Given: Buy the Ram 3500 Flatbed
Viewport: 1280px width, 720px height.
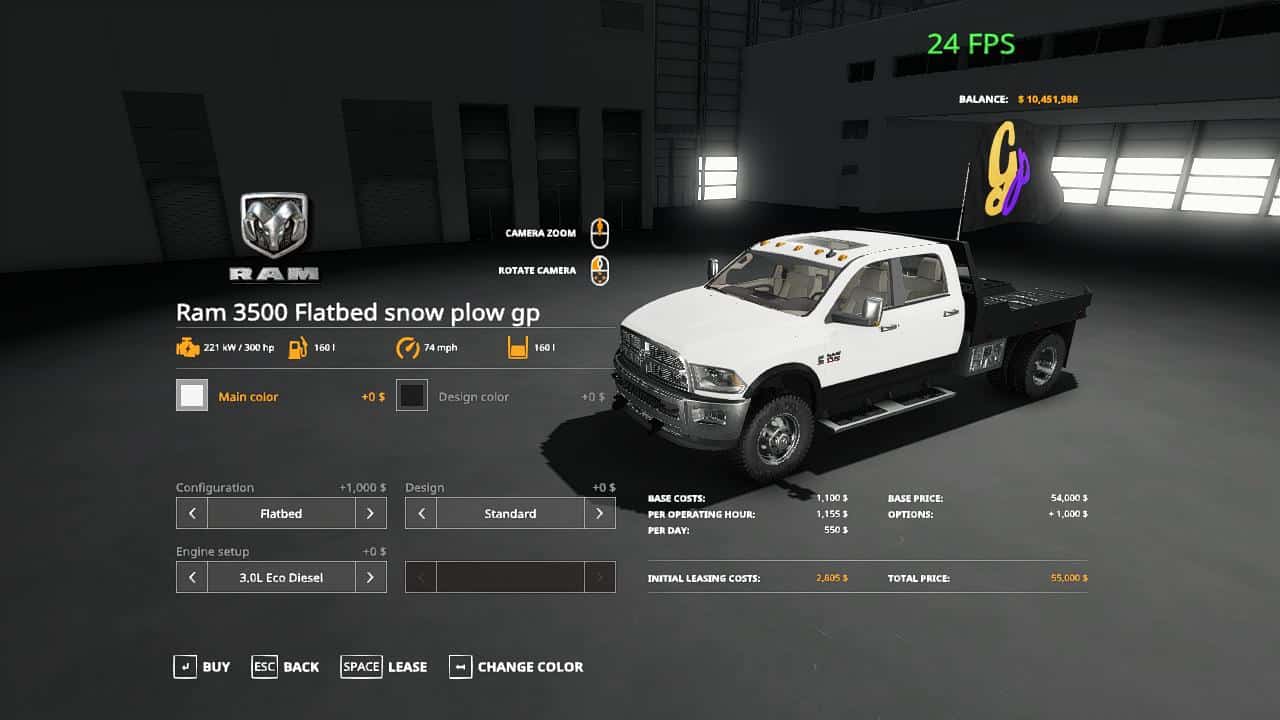Looking at the screenshot, I should (201, 667).
